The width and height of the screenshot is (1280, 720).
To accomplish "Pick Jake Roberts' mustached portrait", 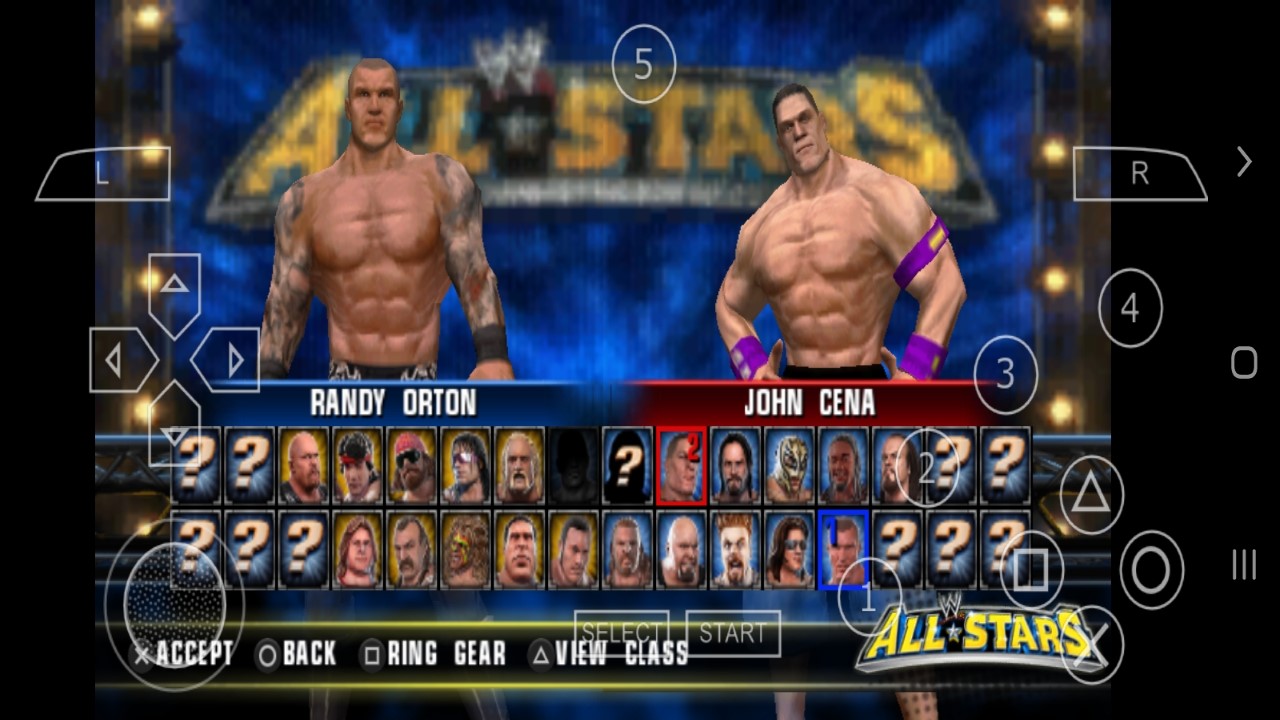I will 412,549.
